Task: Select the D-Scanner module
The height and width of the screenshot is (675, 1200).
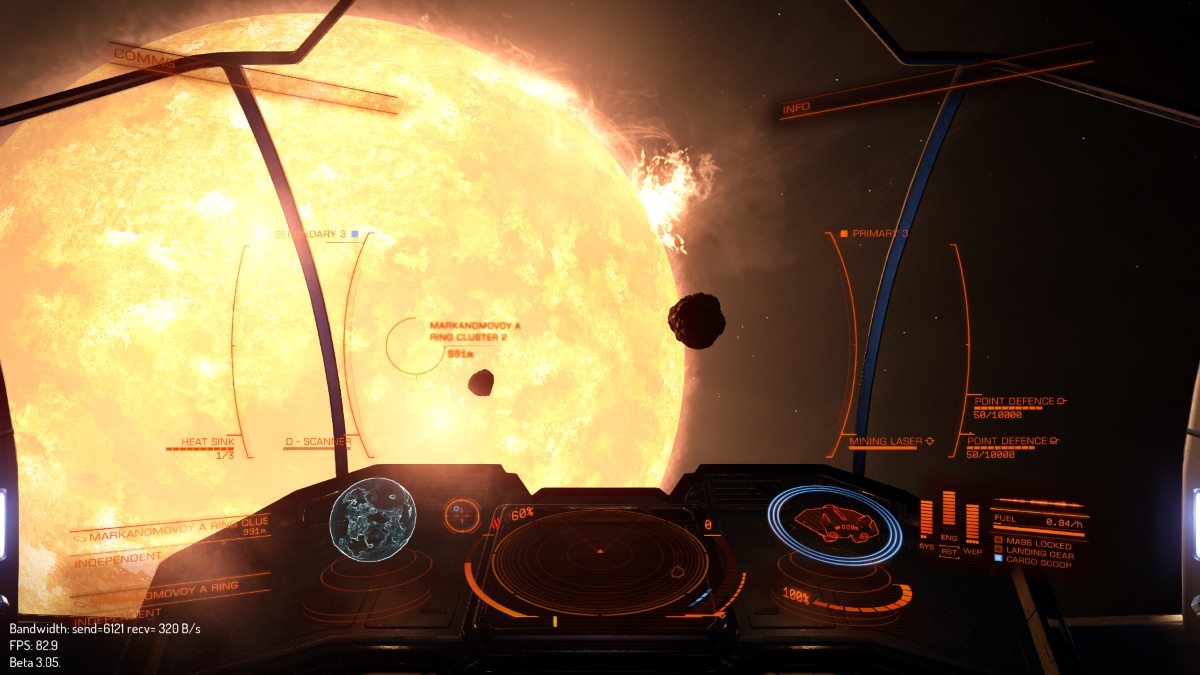Action: (316, 442)
